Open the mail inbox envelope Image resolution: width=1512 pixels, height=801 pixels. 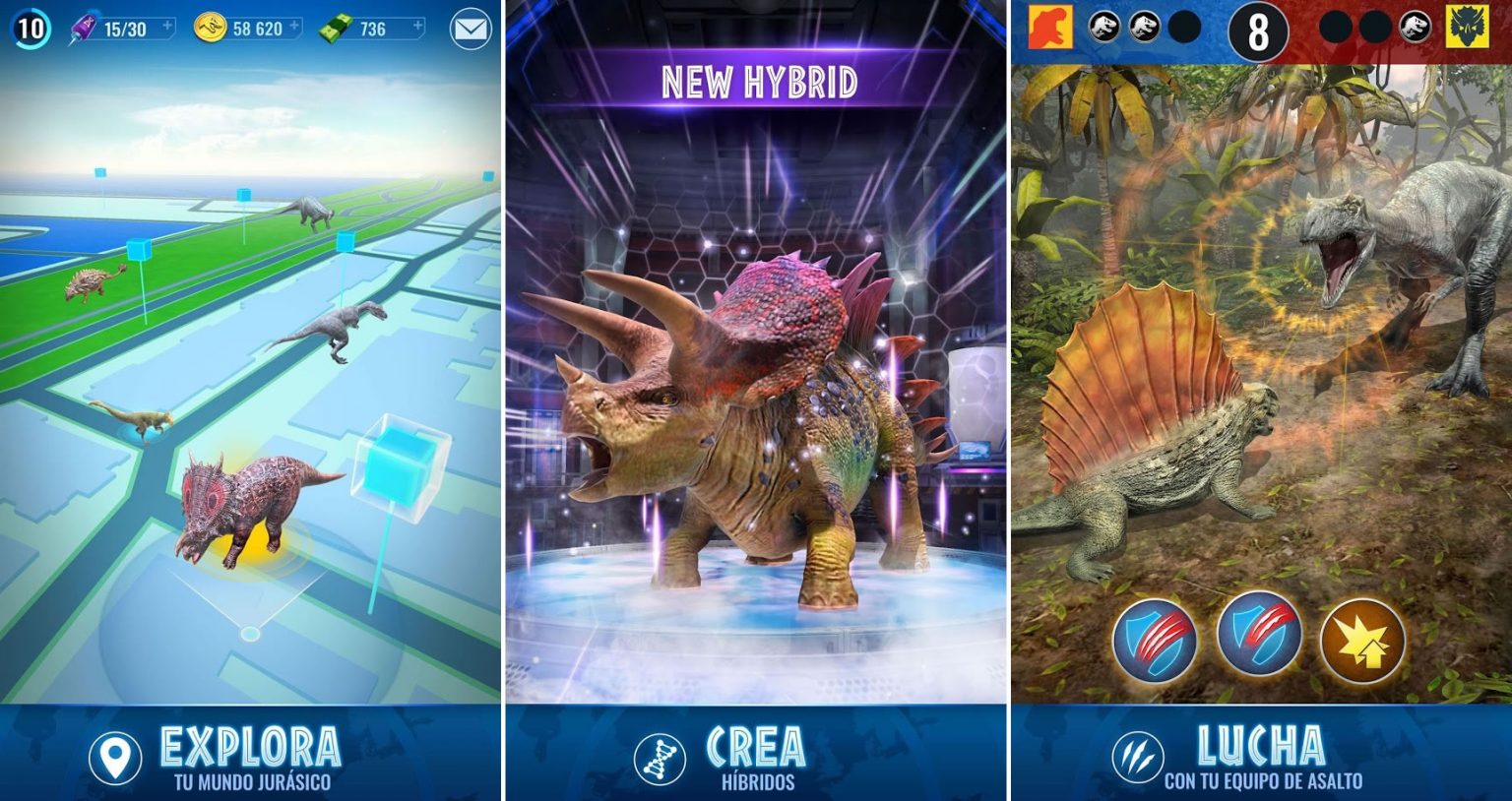470,28
